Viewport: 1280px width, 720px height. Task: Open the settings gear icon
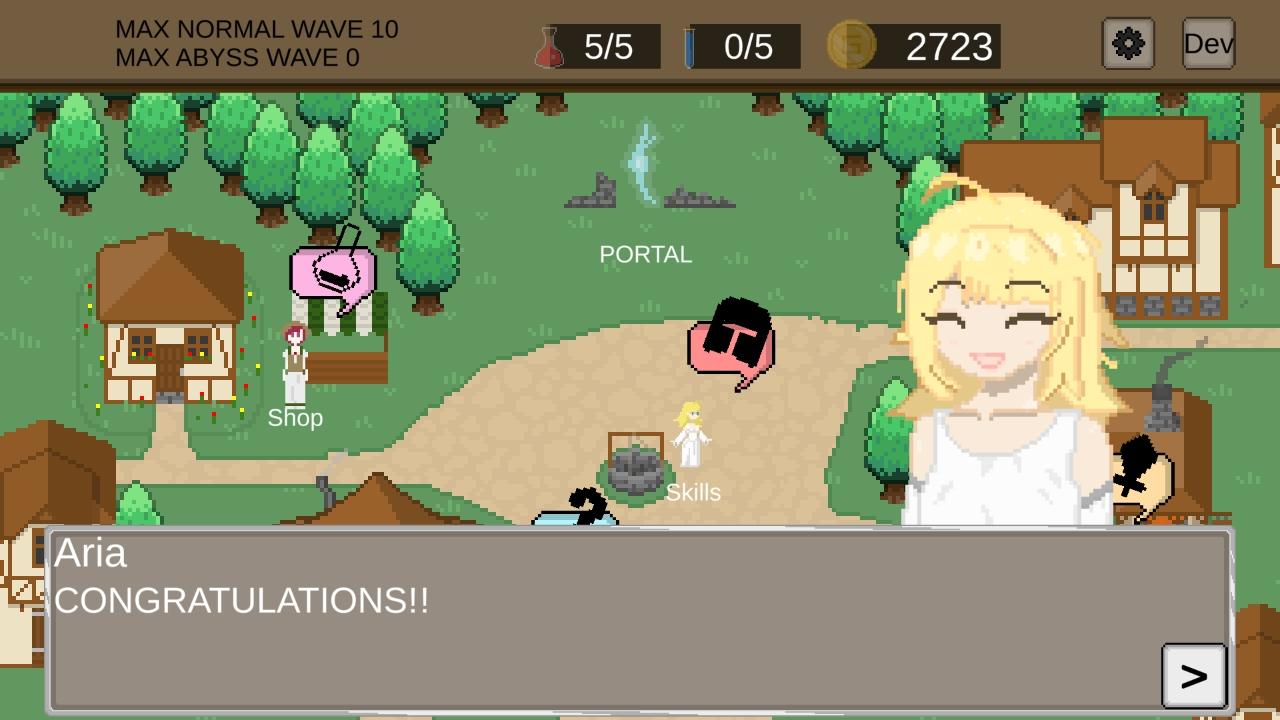[x=1127, y=44]
